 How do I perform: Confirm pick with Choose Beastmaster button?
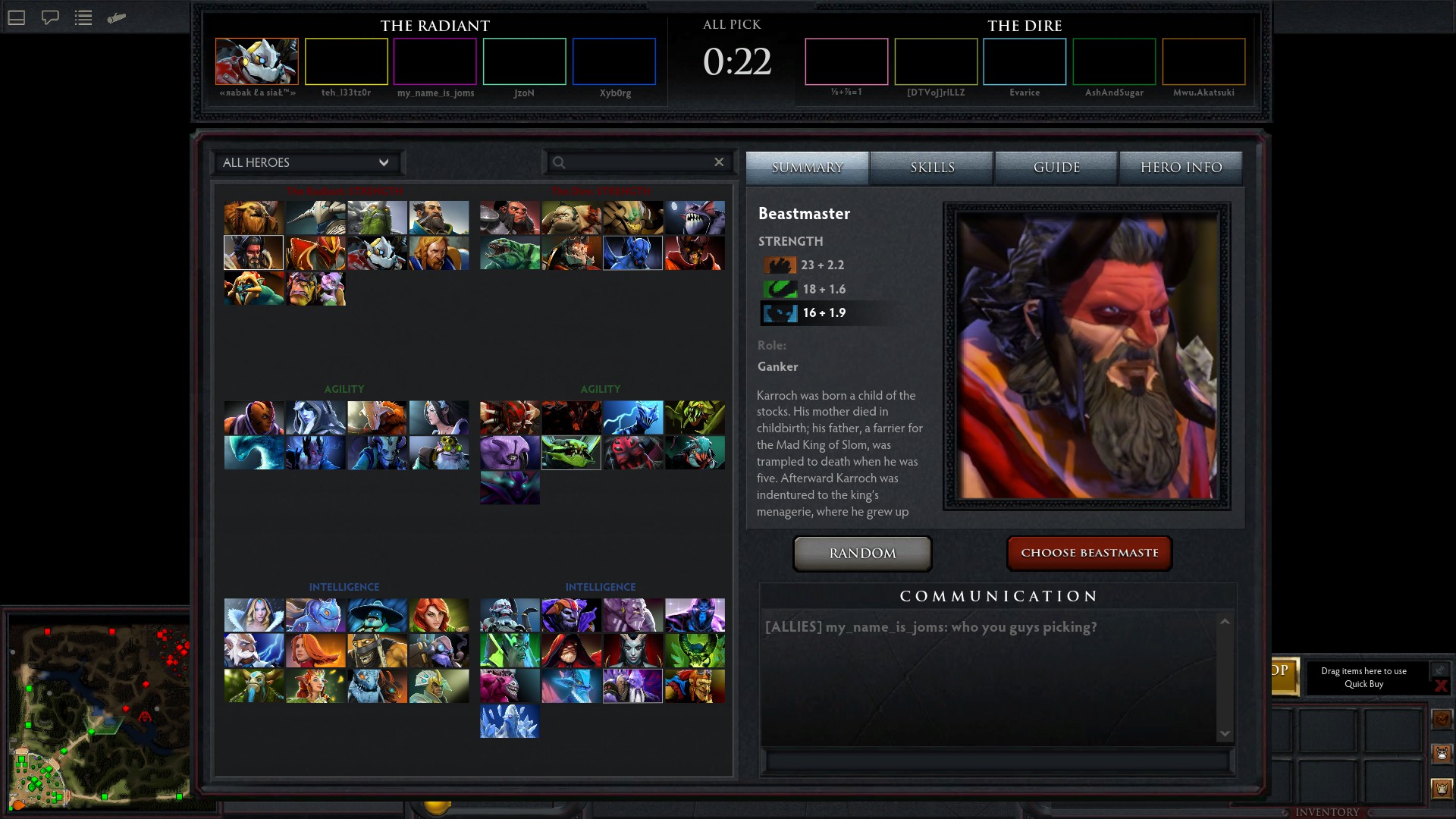[1089, 553]
